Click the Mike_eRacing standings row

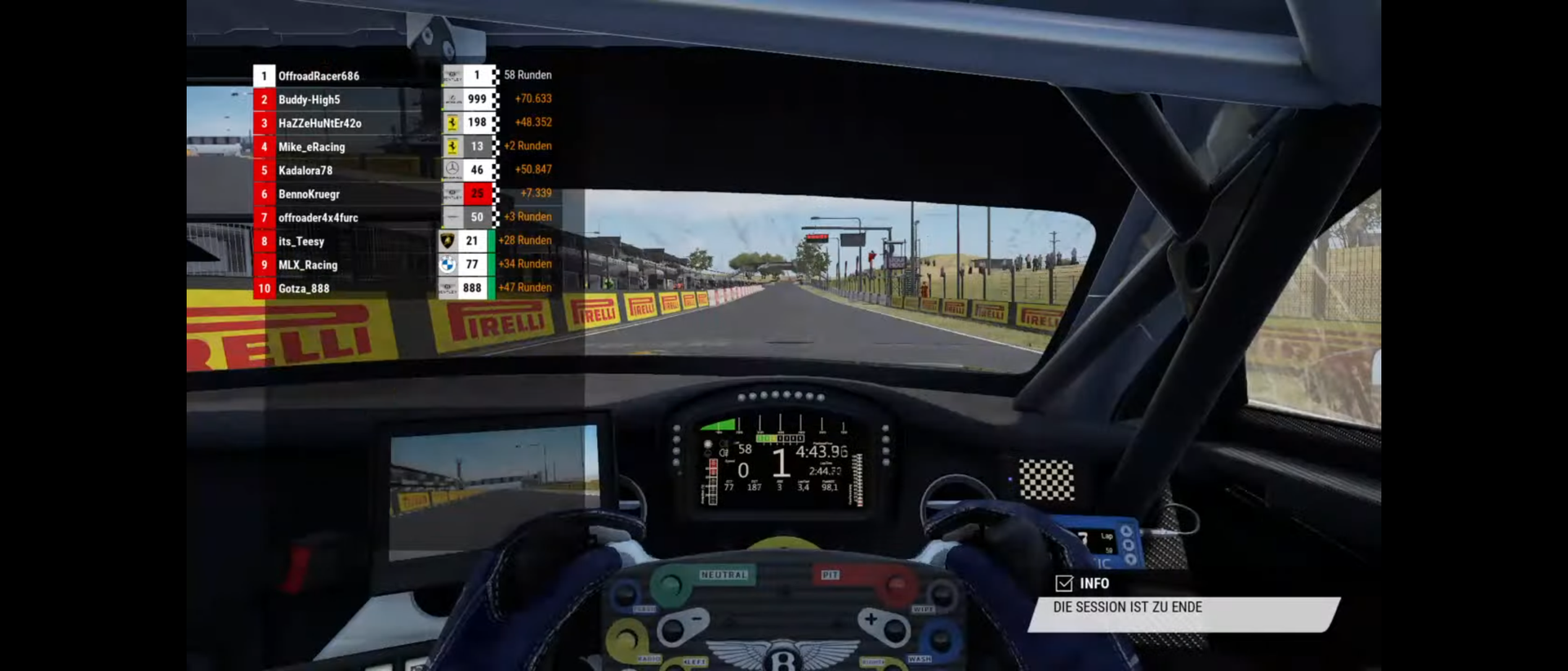point(311,147)
